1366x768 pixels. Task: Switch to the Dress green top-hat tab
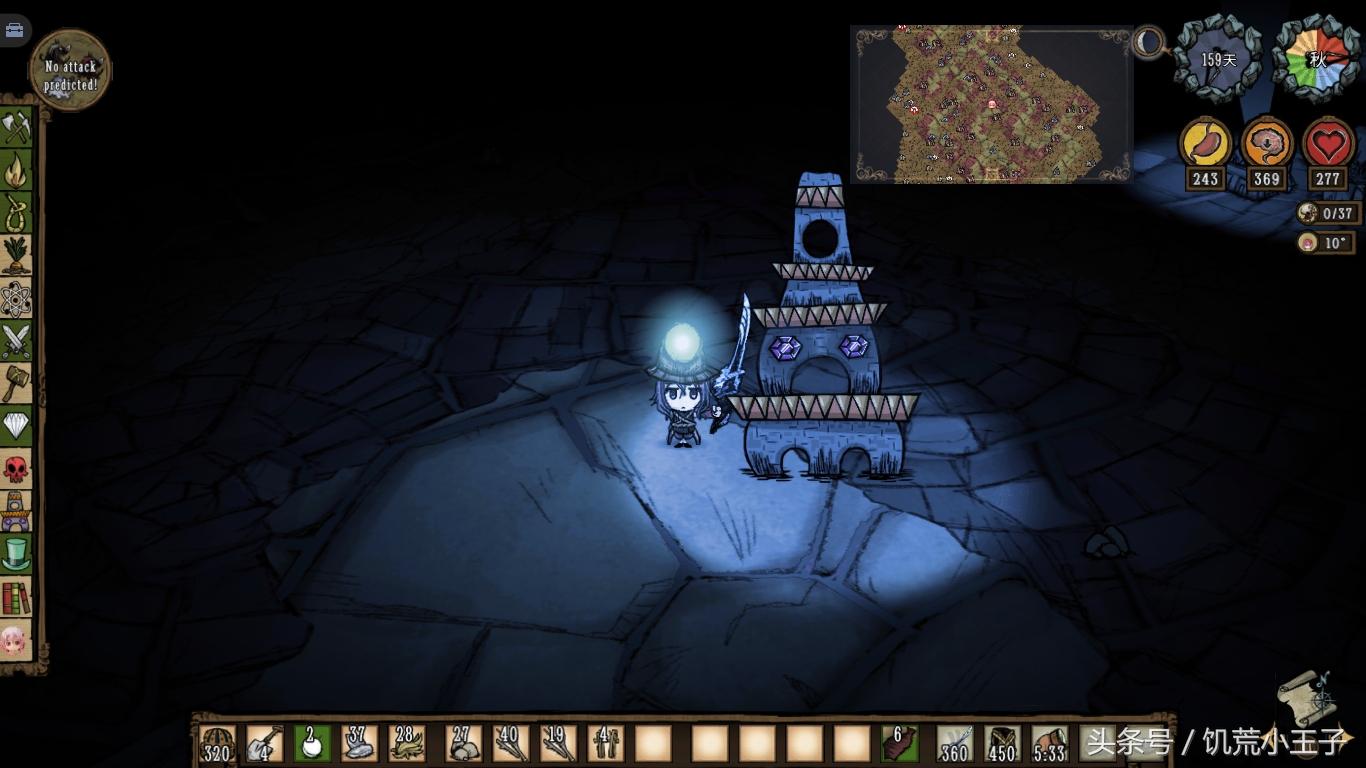16,554
